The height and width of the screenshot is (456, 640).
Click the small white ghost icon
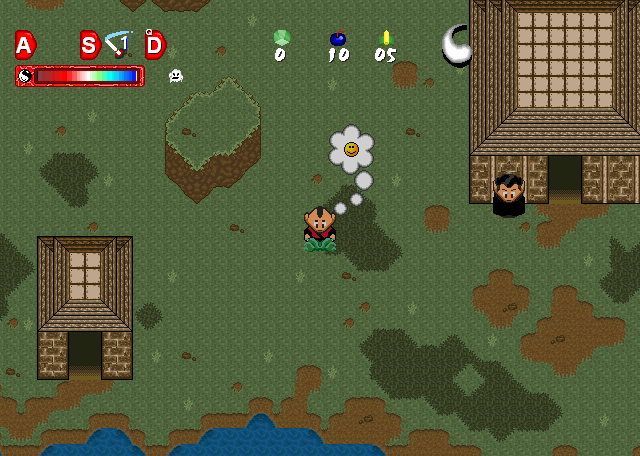pos(176,75)
